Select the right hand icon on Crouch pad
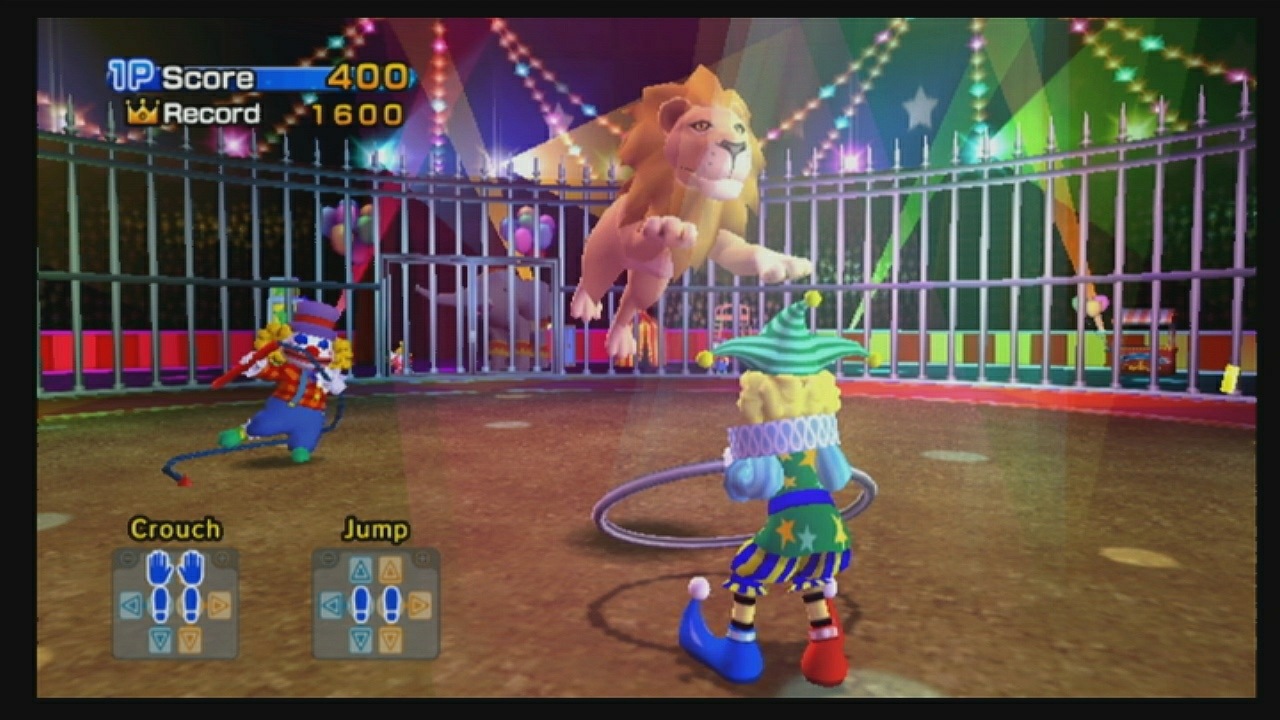The width and height of the screenshot is (1280, 720). pyautogui.click(x=190, y=568)
